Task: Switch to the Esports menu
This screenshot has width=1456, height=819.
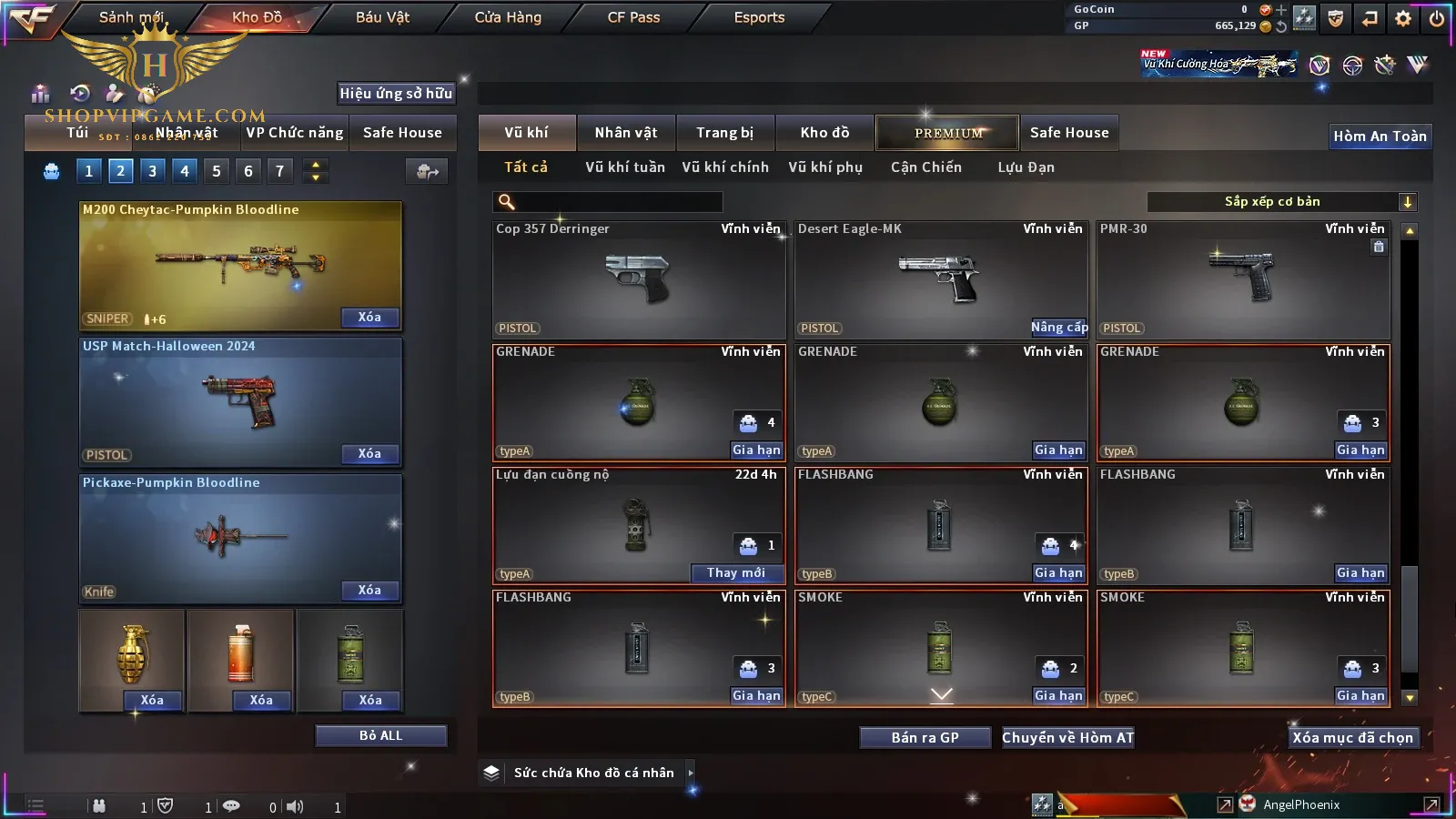Action: click(759, 17)
